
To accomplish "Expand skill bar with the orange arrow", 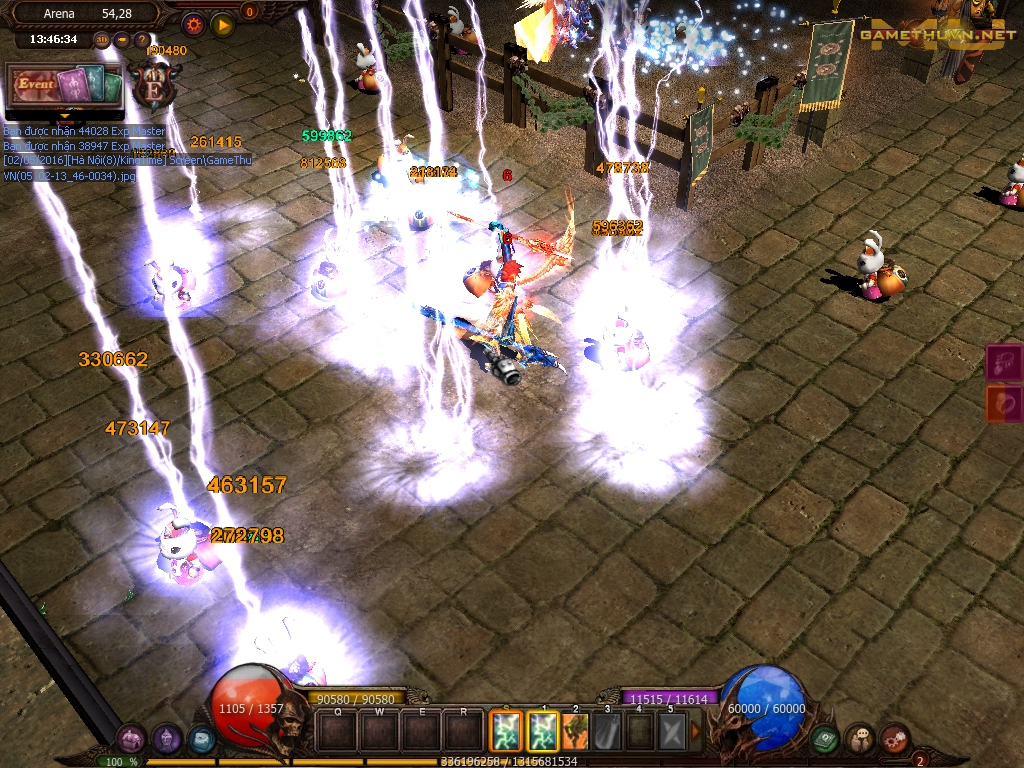I will [x=696, y=731].
